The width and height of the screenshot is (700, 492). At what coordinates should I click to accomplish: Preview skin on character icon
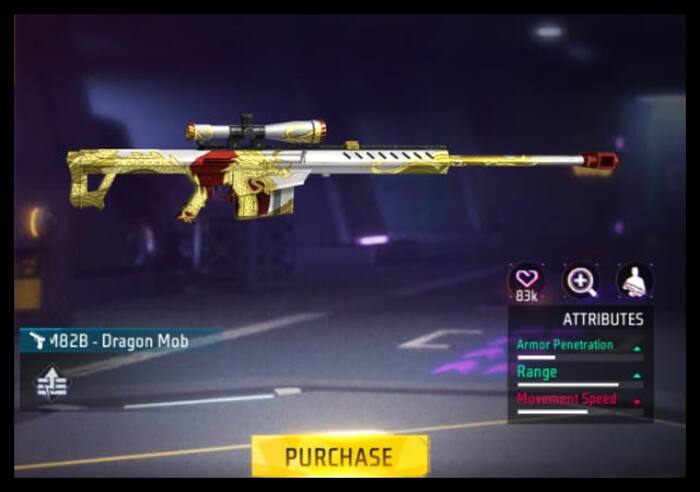click(634, 281)
